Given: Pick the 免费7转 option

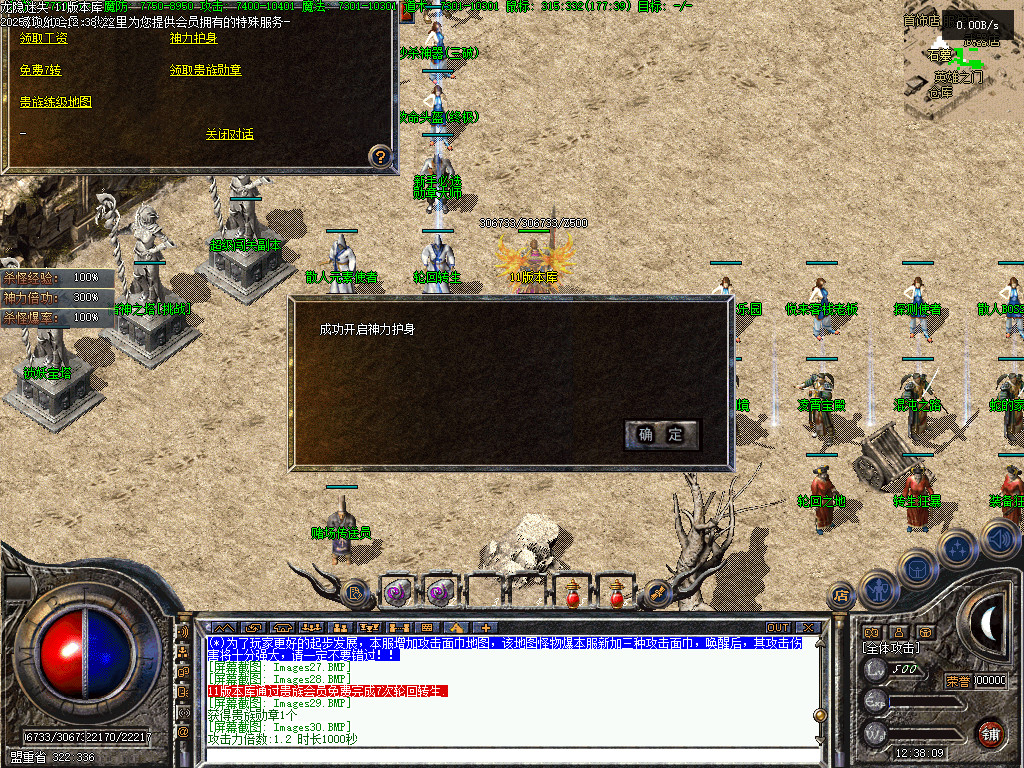Looking at the screenshot, I should coord(40,70).
